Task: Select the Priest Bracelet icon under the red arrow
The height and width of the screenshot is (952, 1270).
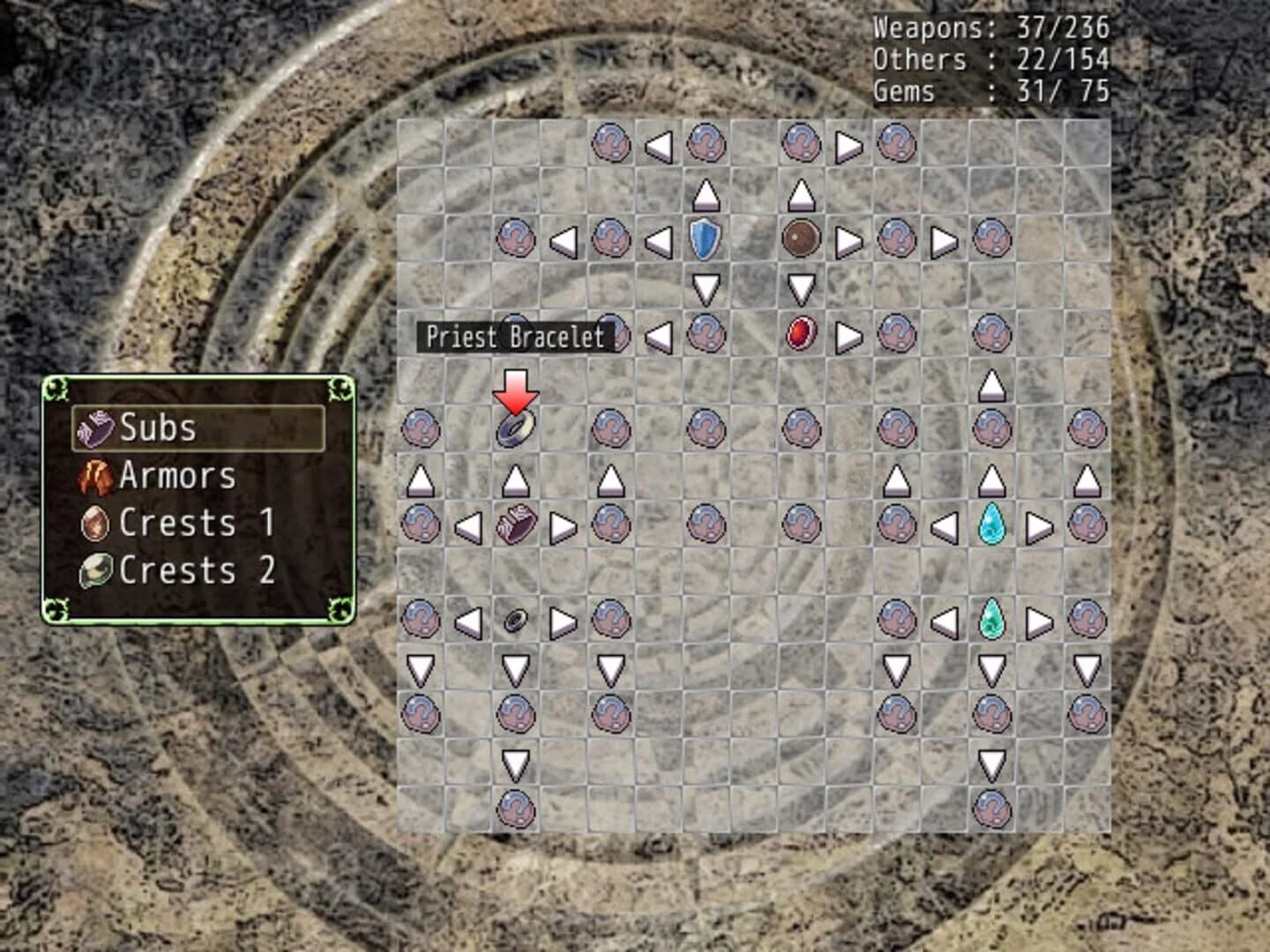Action: (x=514, y=429)
